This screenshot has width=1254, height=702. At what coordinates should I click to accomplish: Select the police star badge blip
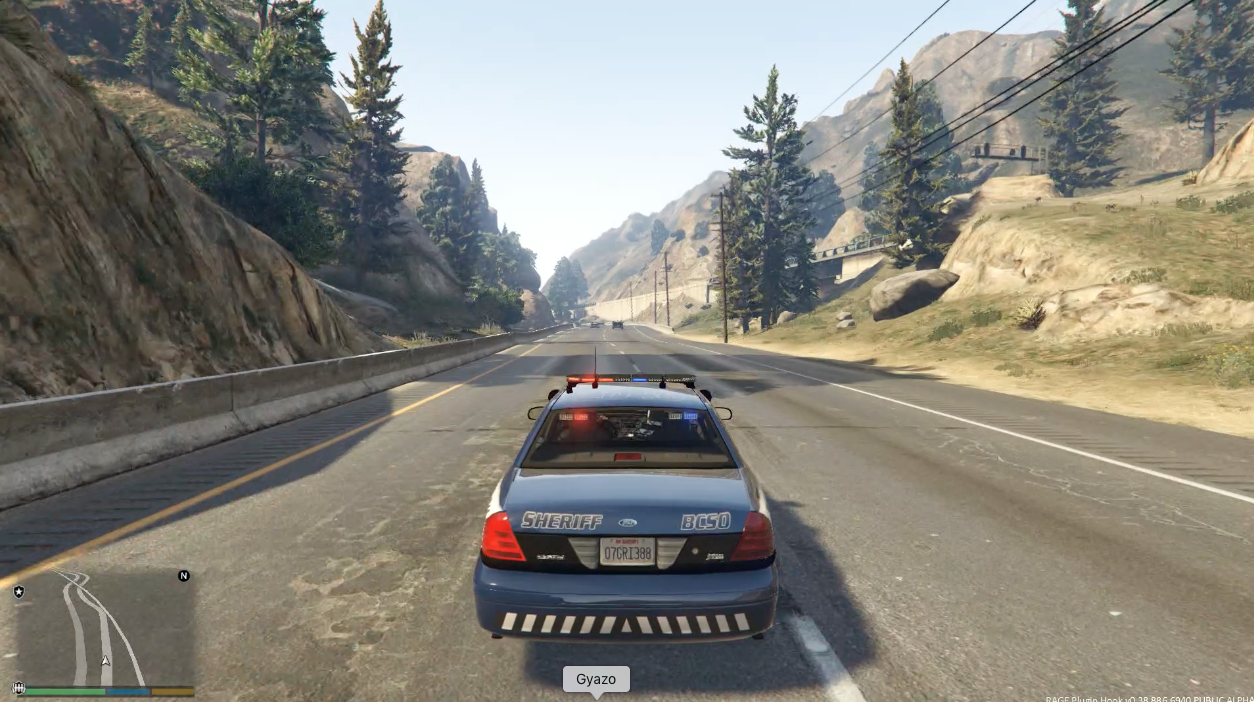click(x=19, y=592)
